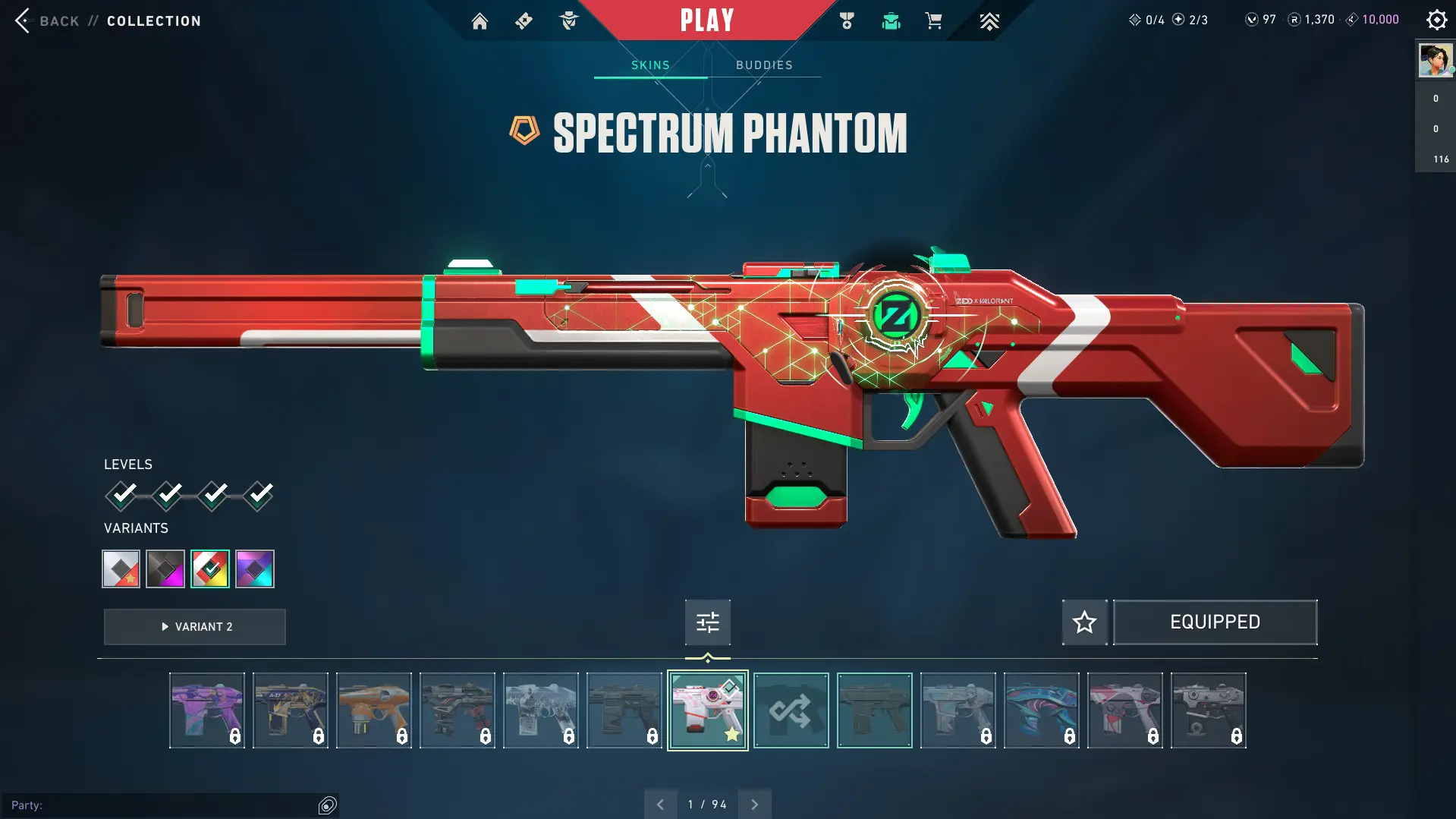The width and height of the screenshot is (1456, 819).
Task: Choose the purple and cyan variant swatch
Action: (x=255, y=569)
